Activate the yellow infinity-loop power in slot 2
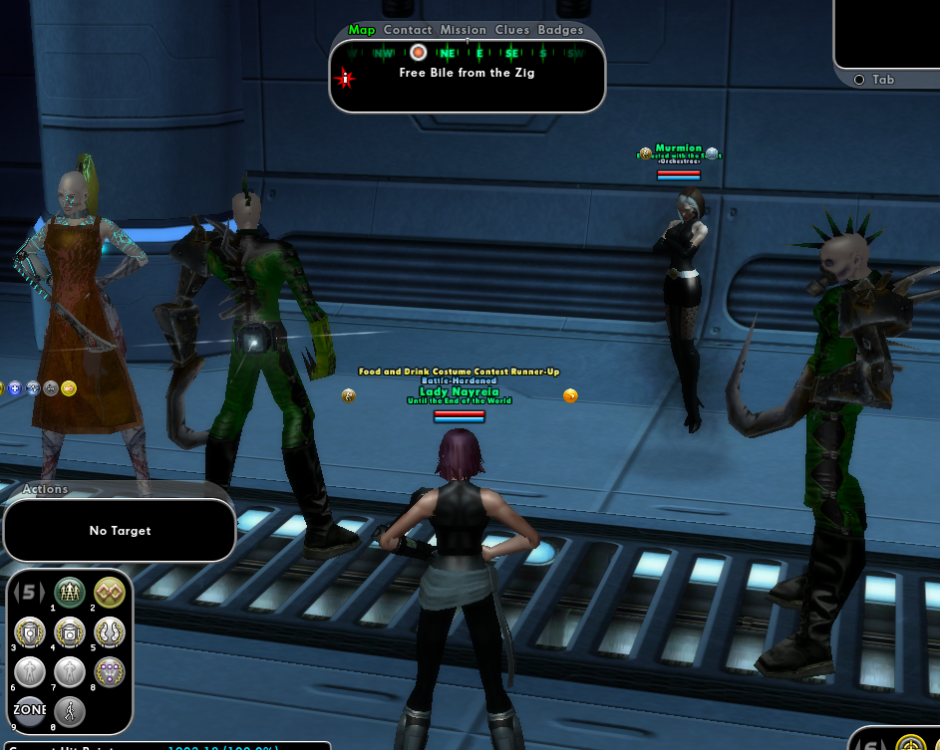This screenshot has width=940, height=750. pyautogui.click(x=109, y=593)
